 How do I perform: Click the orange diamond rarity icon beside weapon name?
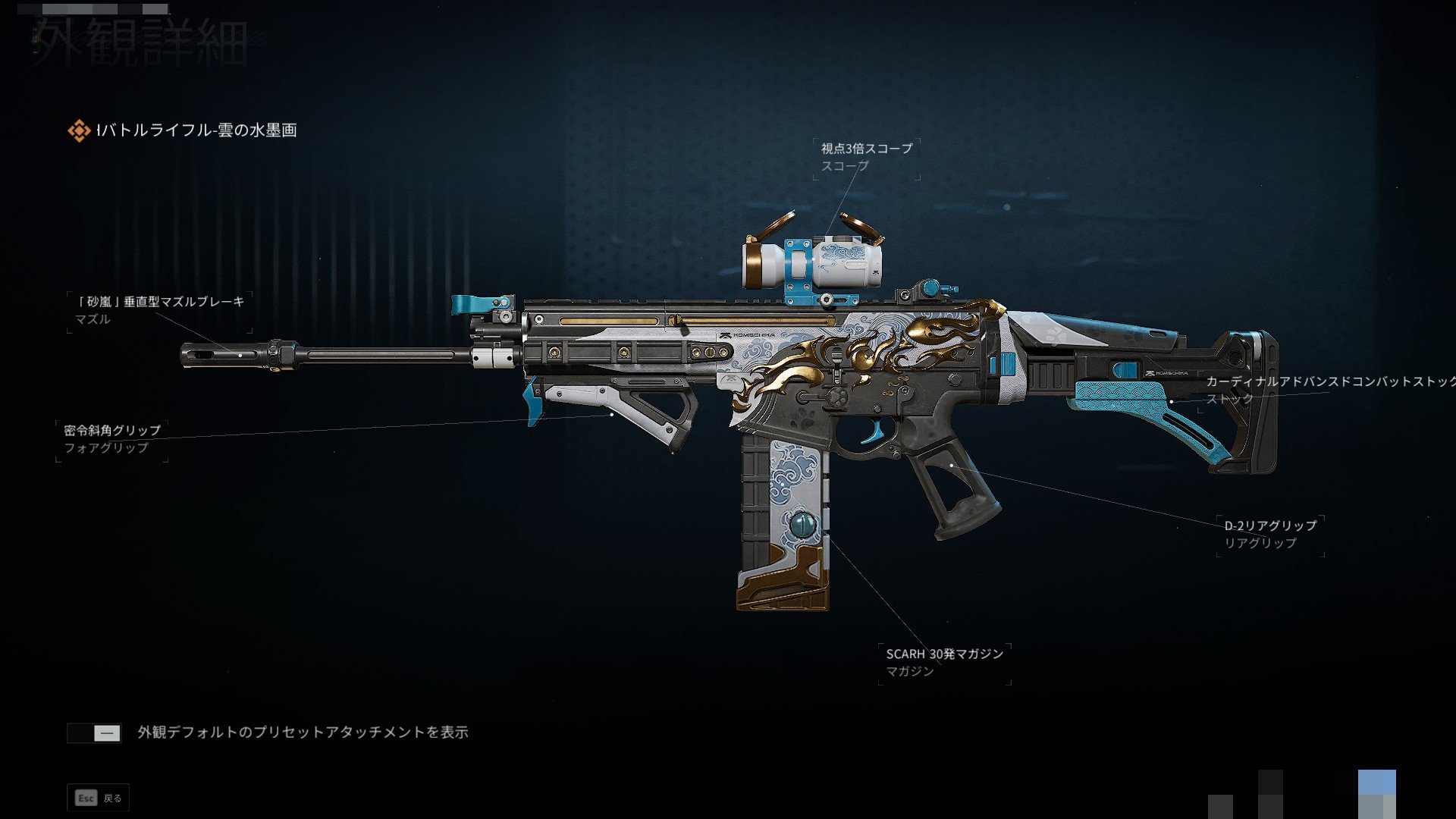(x=78, y=129)
